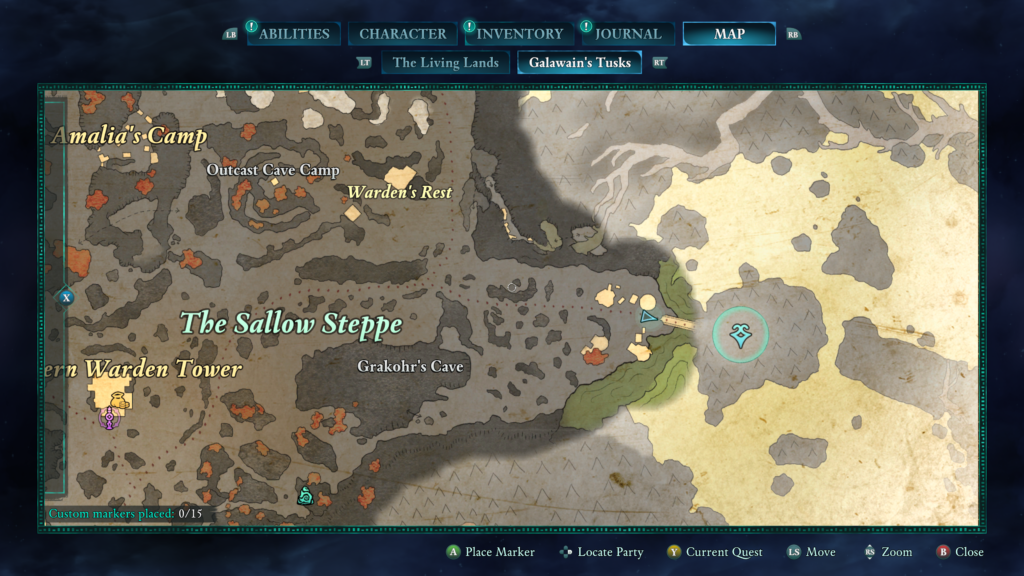
Task: Switch to the Character tab
Action: 403,34
